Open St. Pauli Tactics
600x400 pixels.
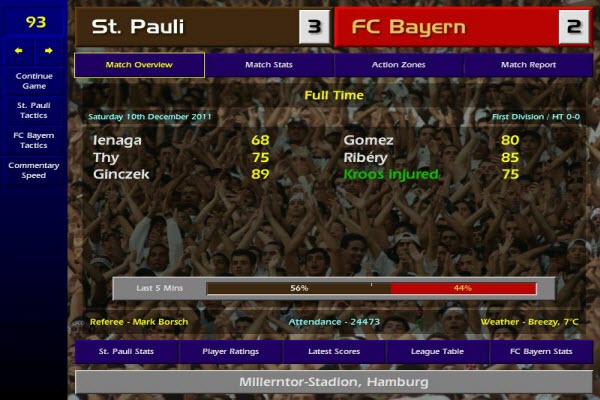tap(34, 109)
